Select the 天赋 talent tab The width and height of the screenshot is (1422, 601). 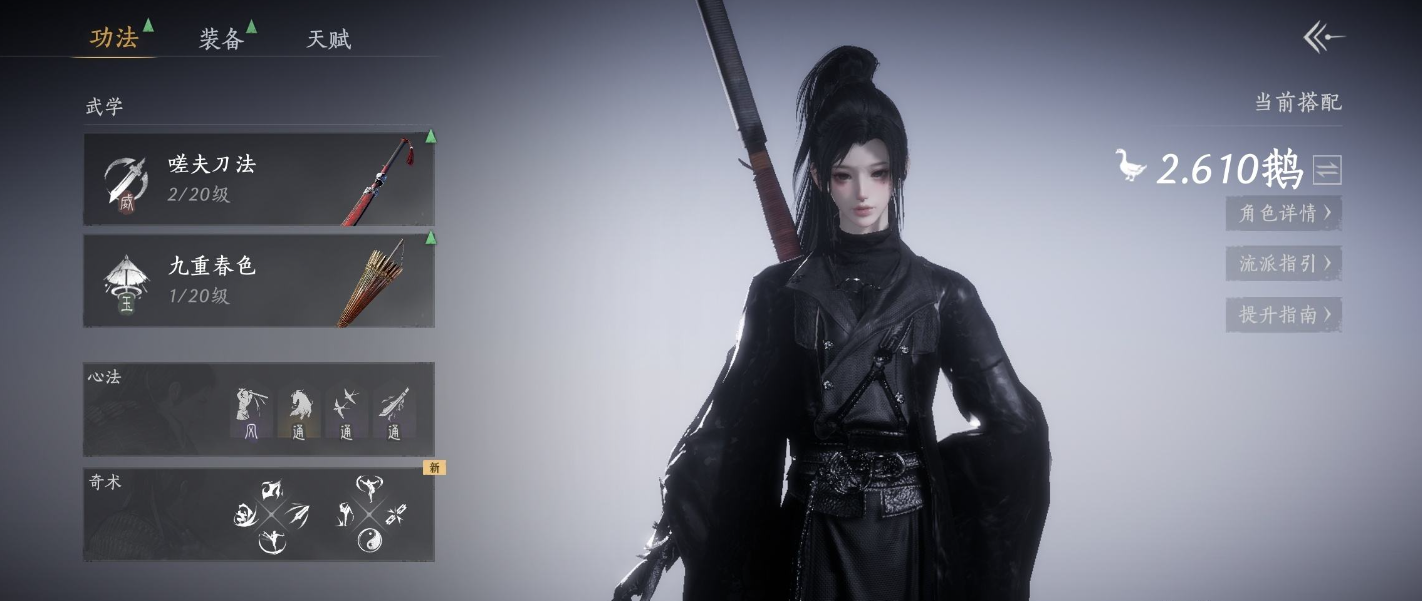tap(328, 40)
